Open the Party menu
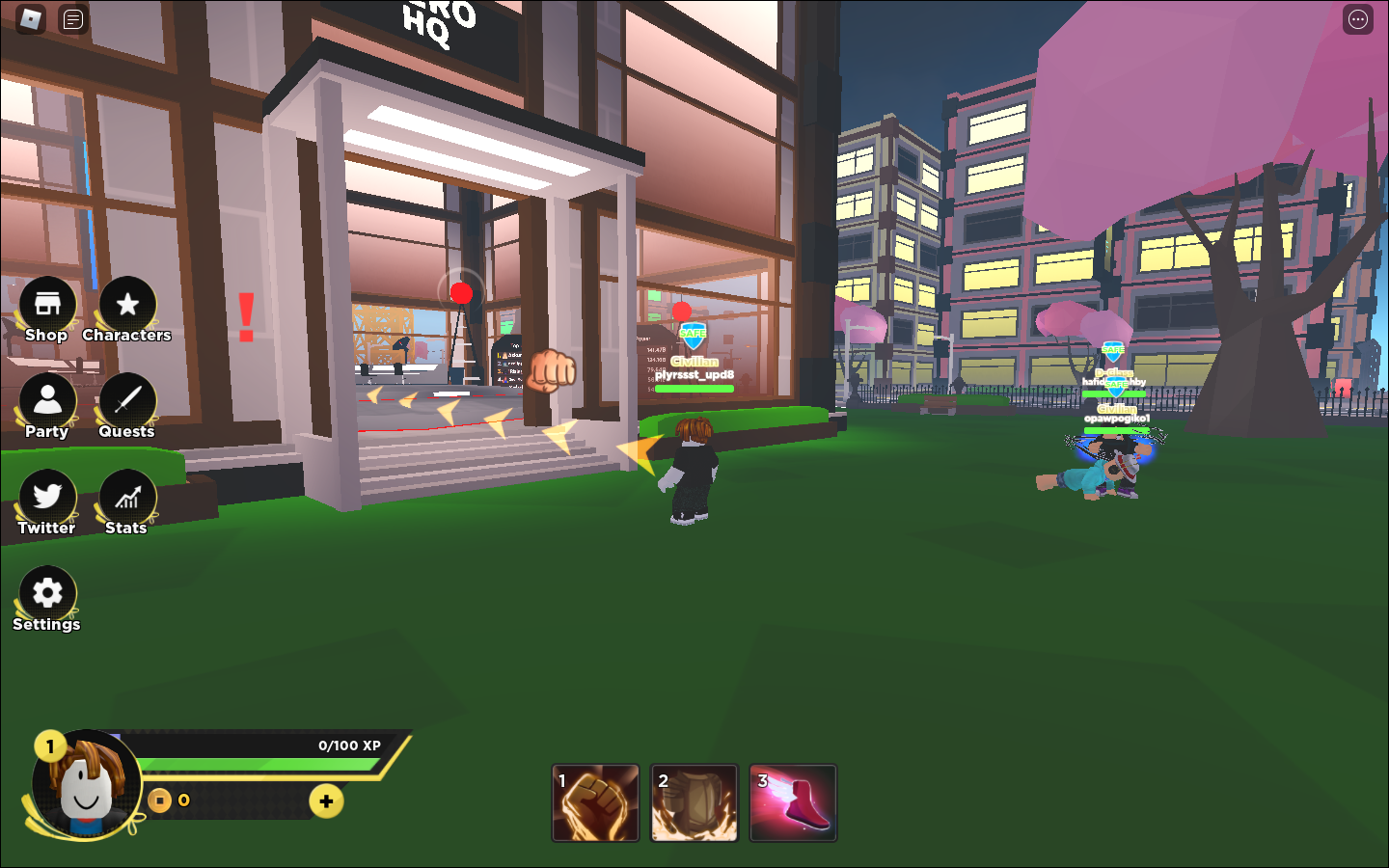Image resolution: width=1389 pixels, height=868 pixels. click(47, 401)
